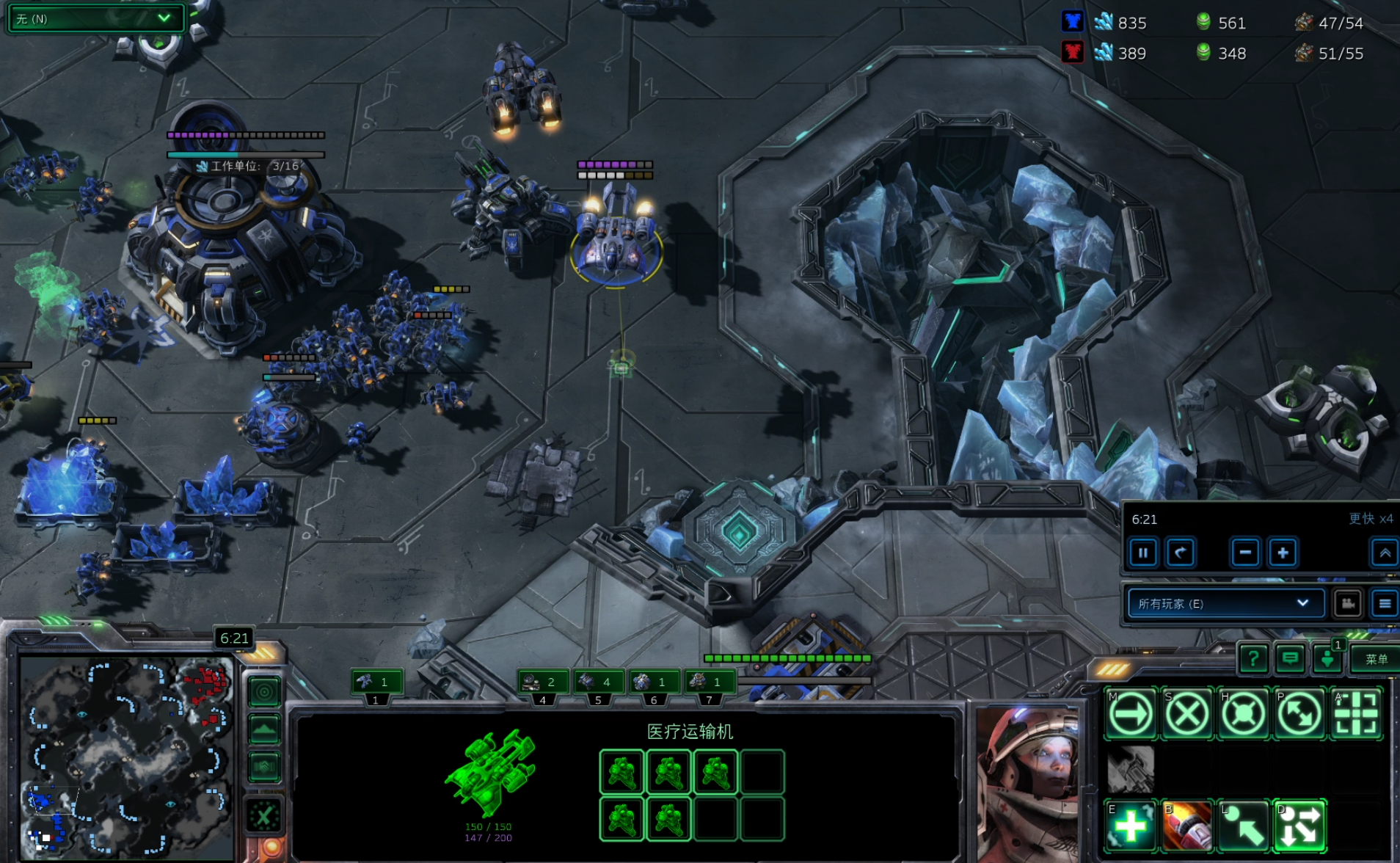The width and height of the screenshot is (1400, 863).
Task: Open the chat message window
Action: (x=1290, y=659)
